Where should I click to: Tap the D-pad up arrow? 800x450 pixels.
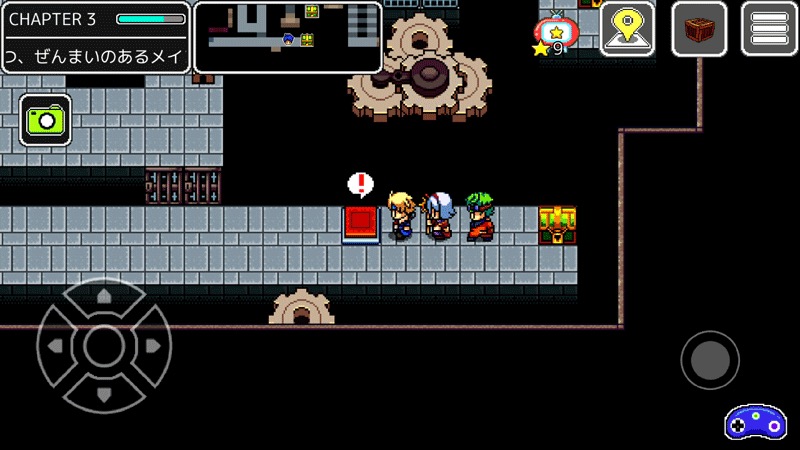103,297
